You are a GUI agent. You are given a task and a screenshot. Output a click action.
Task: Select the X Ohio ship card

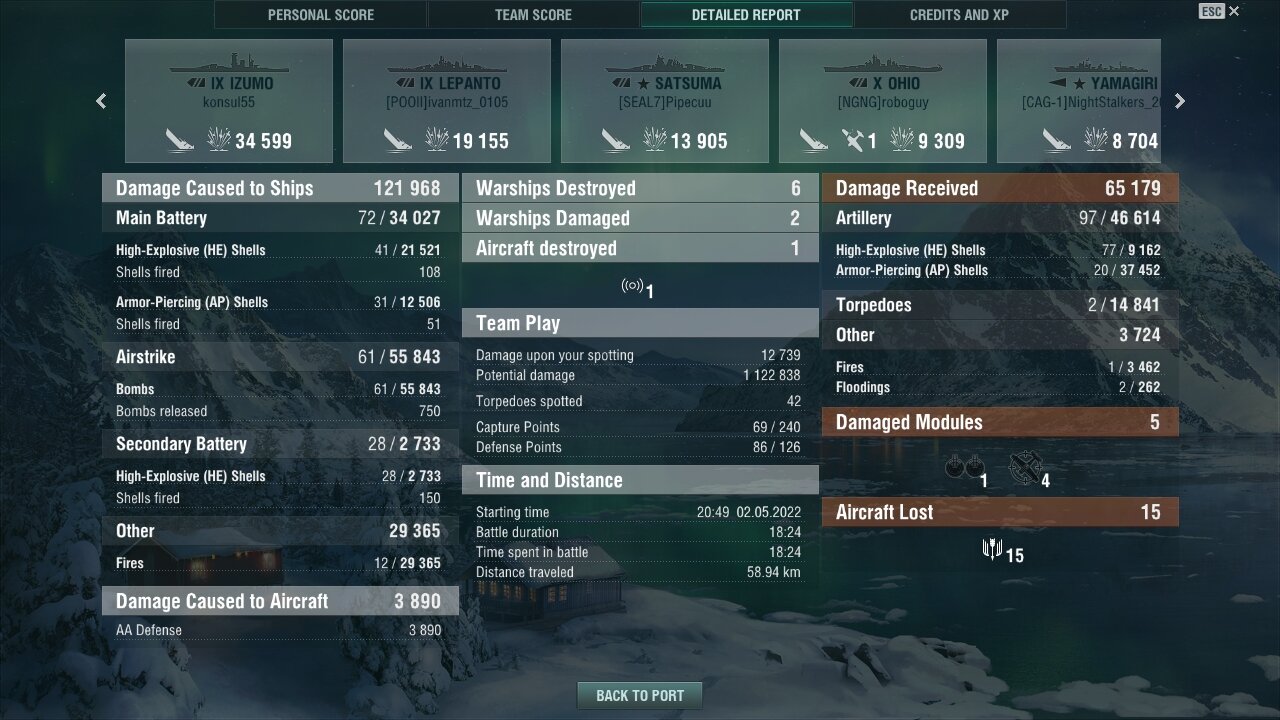tap(883, 101)
